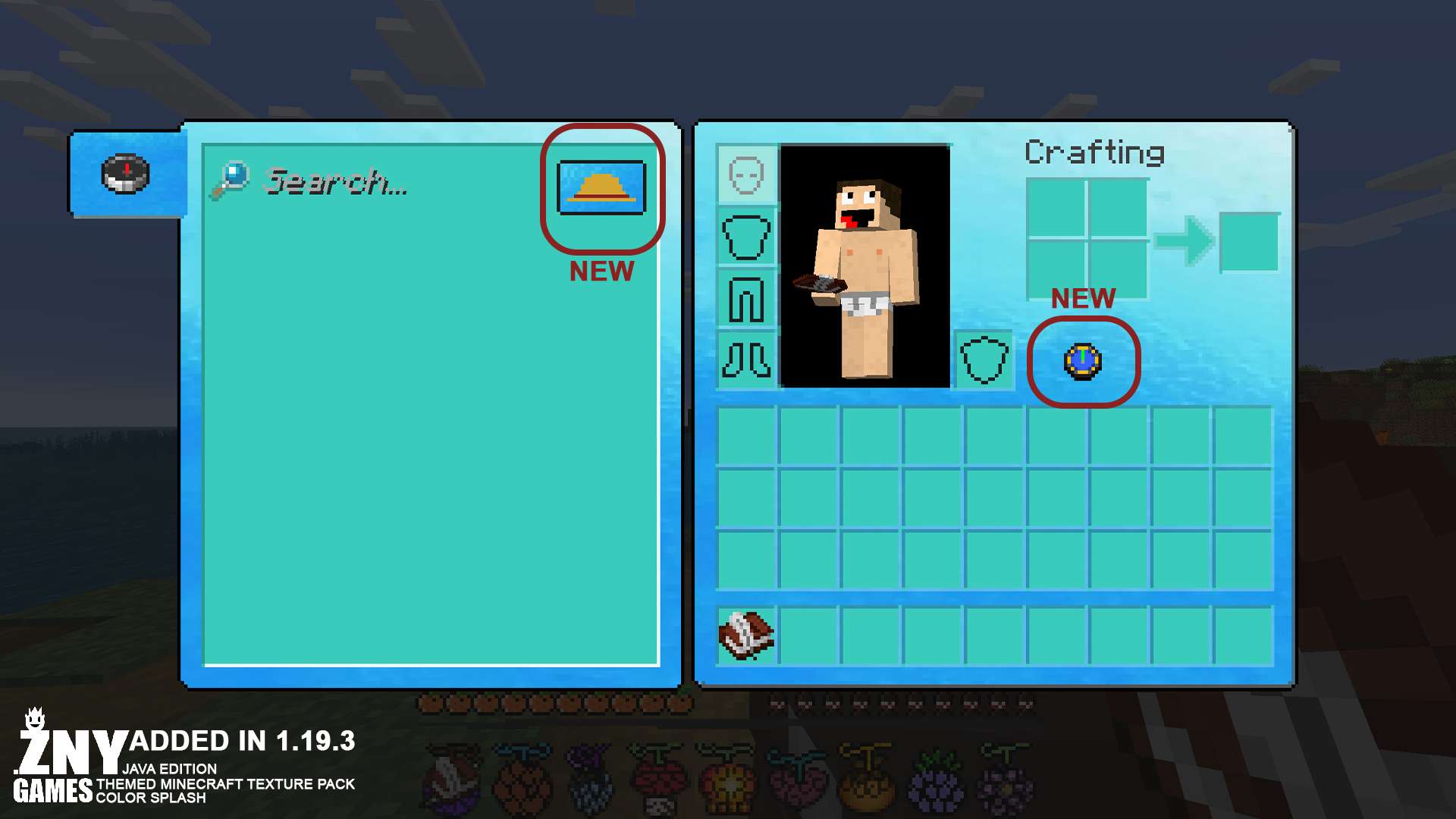Toggle the straw hat filter button
The height and width of the screenshot is (819, 1456).
tap(601, 187)
